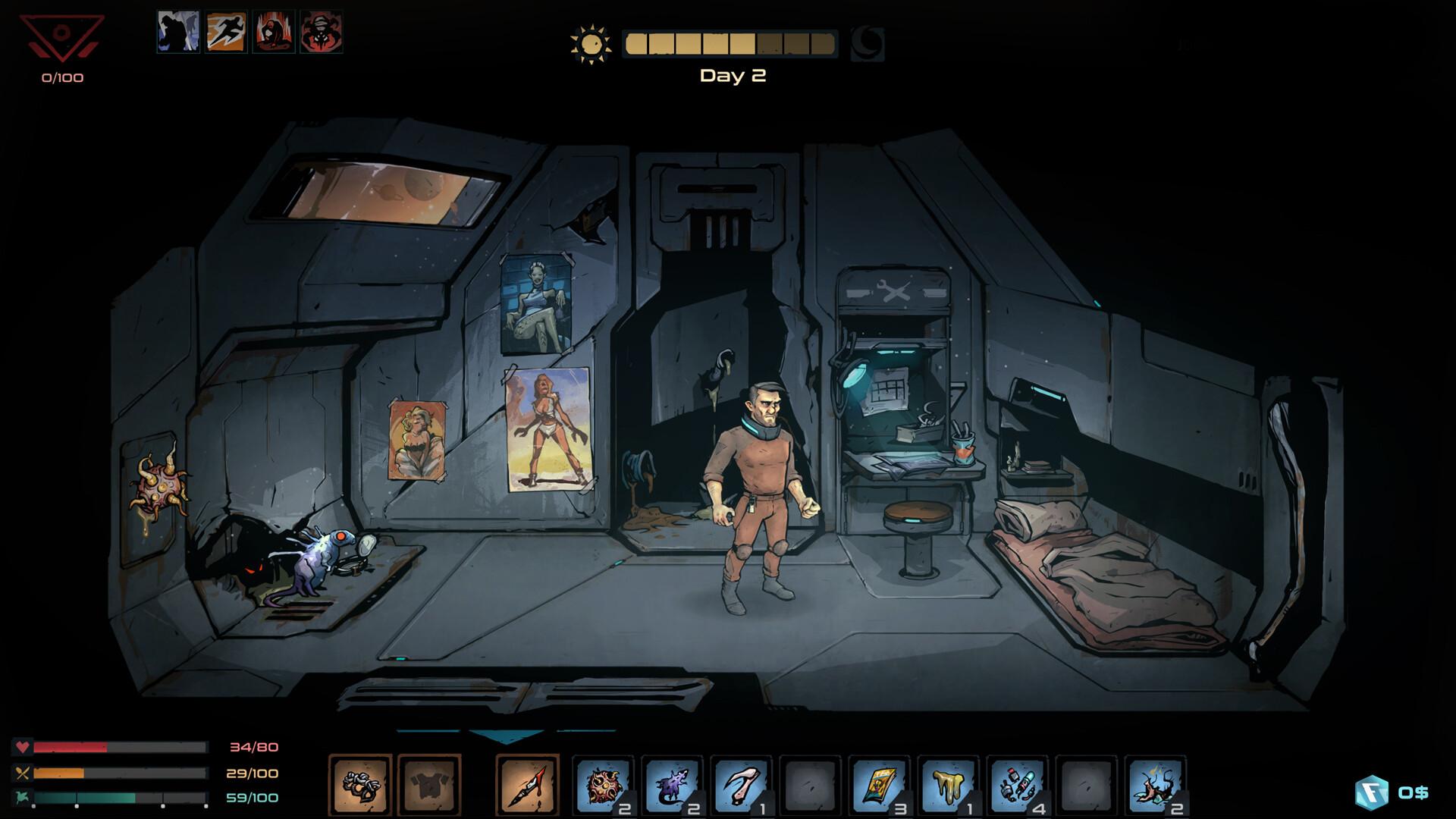Image resolution: width=1456 pixels, height=819 pixels.
Task: Inspect the red spider creature status icon
Action: pyautogui.click(x=322, y=32)
